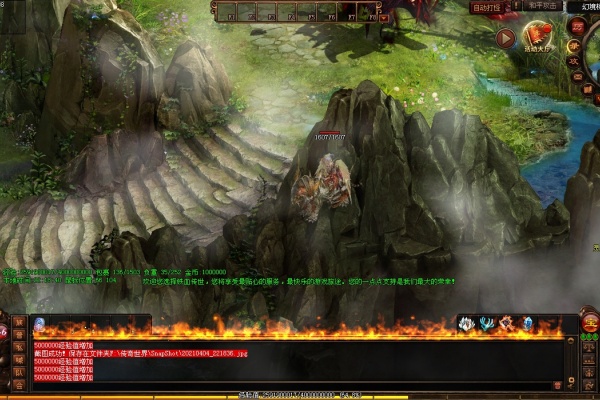600x400 pixels.
Task: Activate the blue antler skill icon
Action: [486, 323]
